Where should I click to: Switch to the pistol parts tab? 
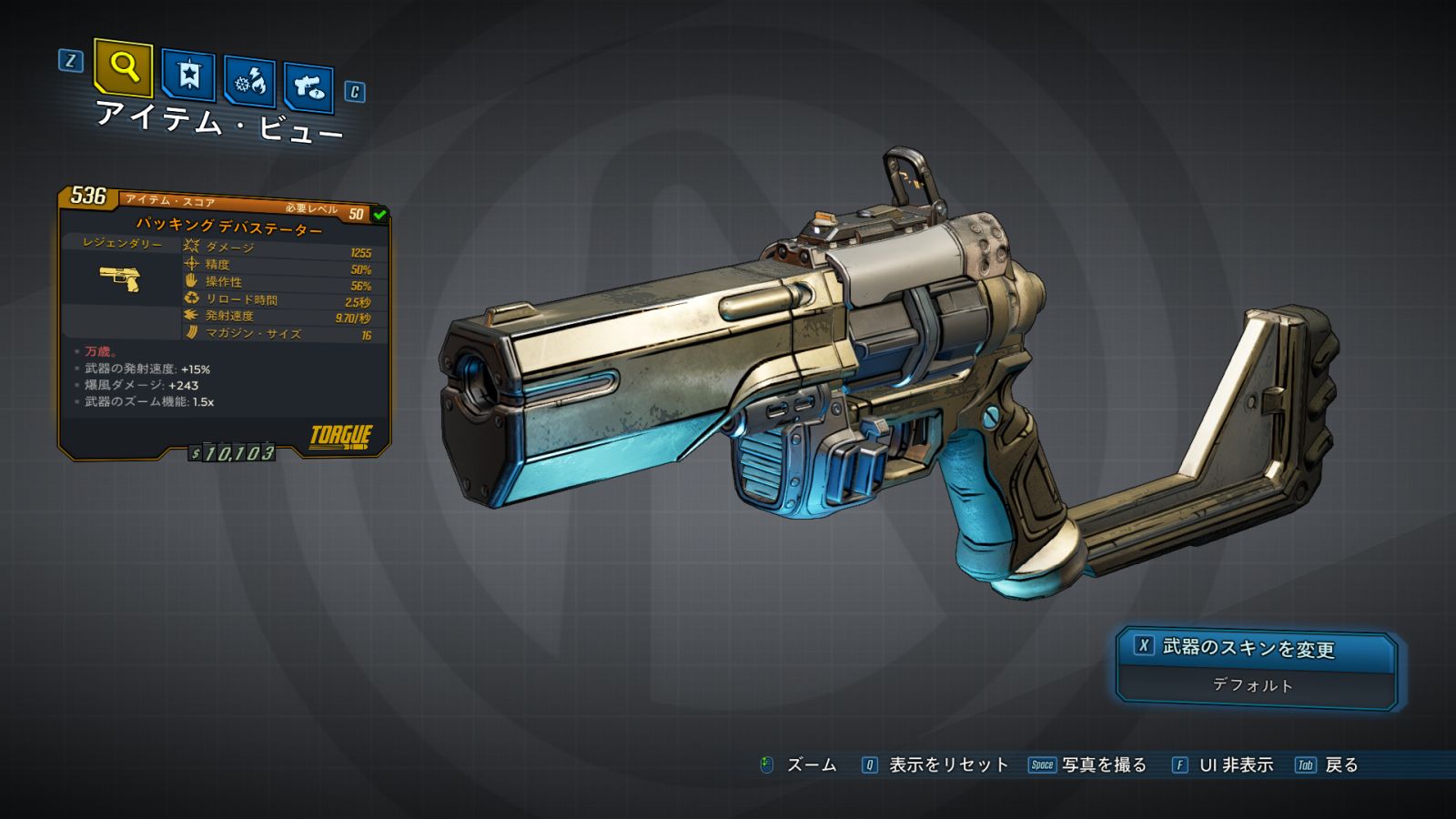pos(308,87)
